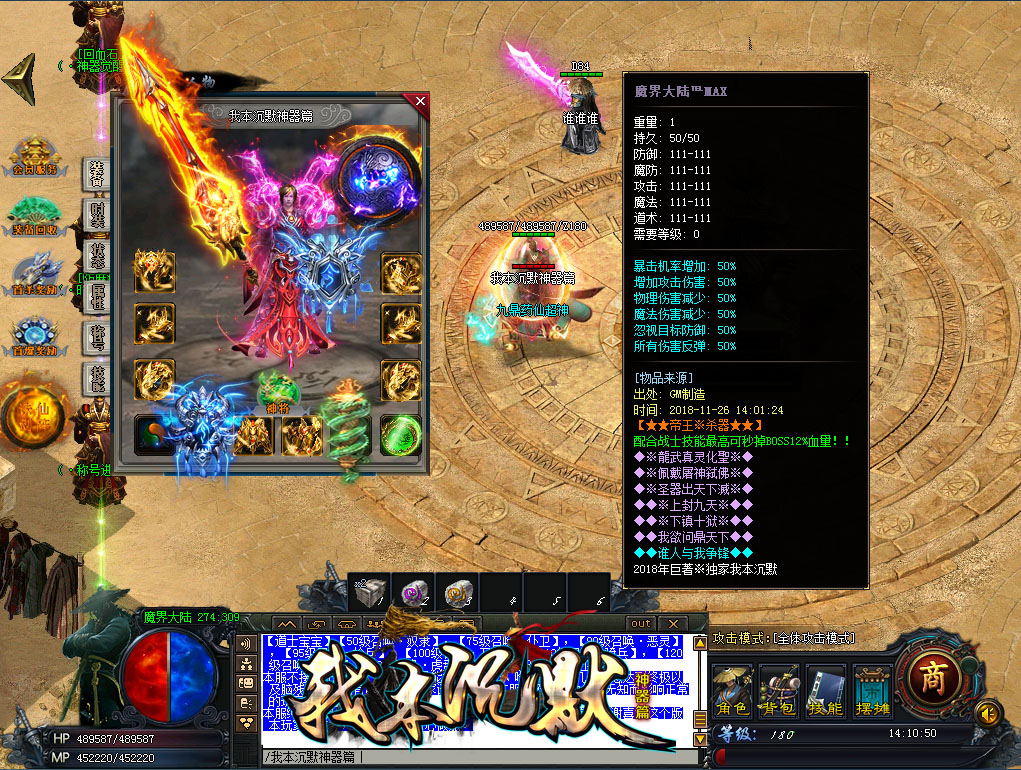Screen dimensions: 1021x770
Task: Select the stone block in hotbar slot 1
Action: pos(368,593)
